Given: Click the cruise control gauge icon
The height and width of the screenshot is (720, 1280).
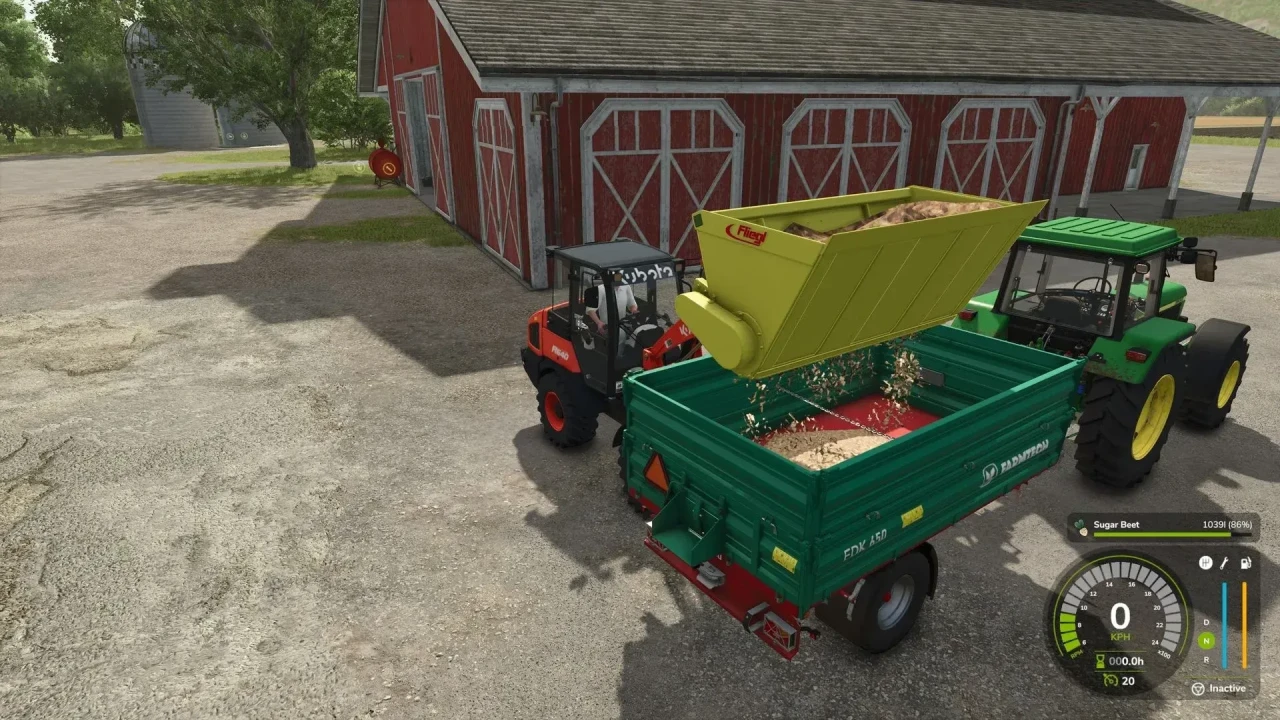Looking at the screenshot, I should click(1111, 680).
